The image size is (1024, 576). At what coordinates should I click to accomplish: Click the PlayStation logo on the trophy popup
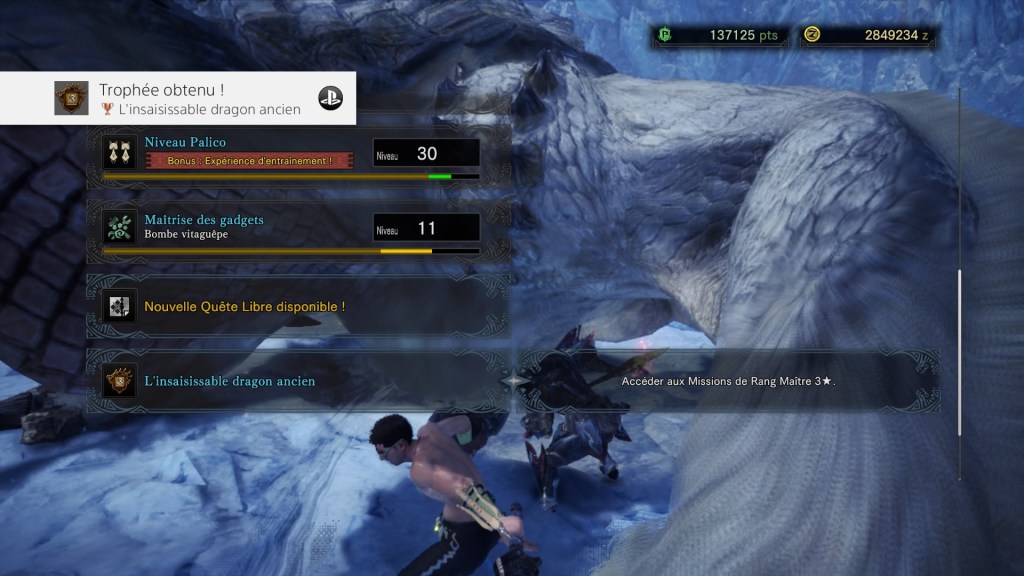coord(330,98)
